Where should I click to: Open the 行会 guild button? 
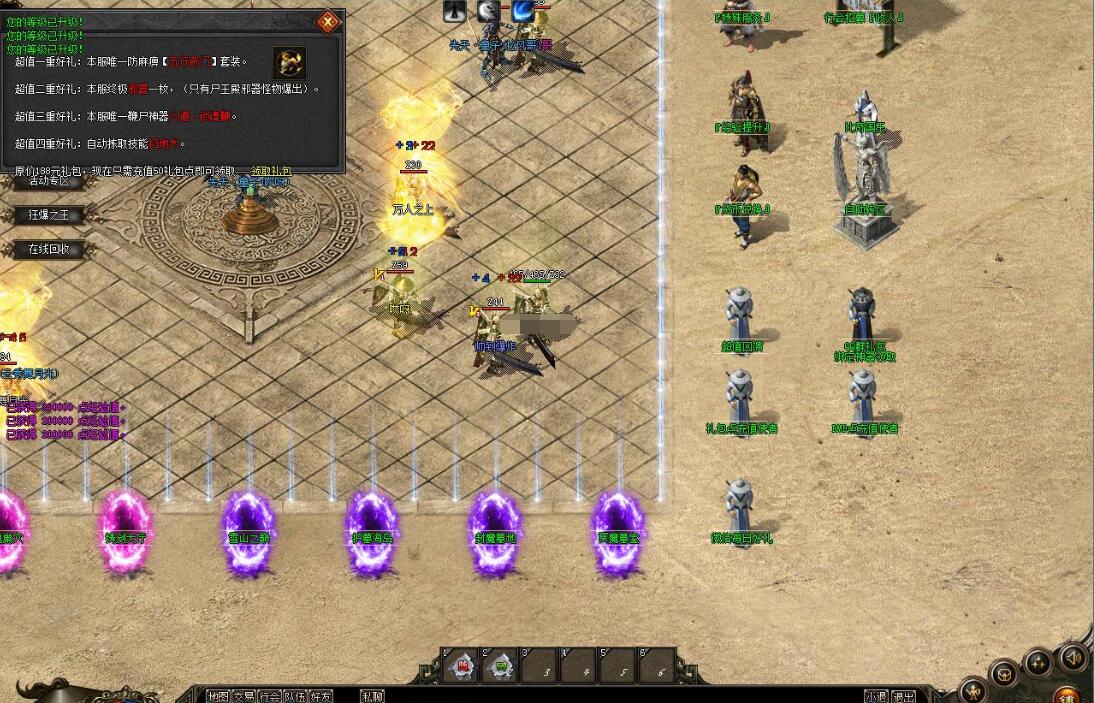(x=269, y=696)
